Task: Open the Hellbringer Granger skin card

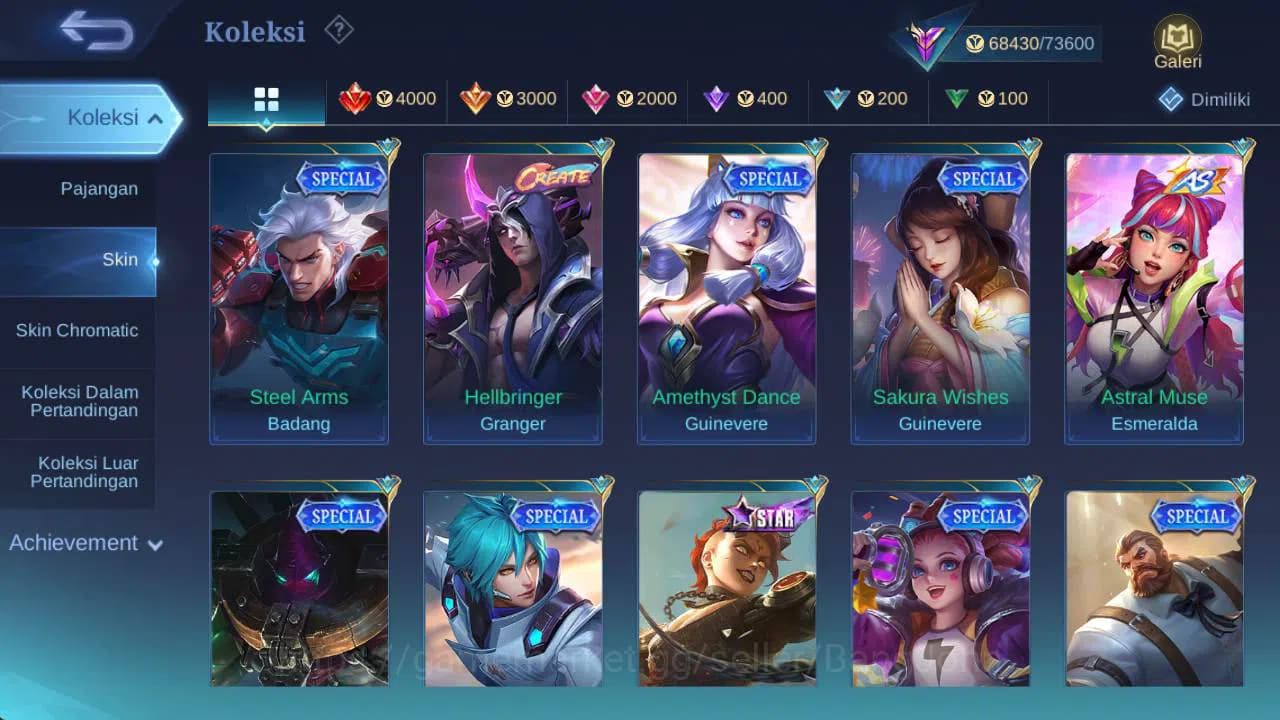Action: [513, 295]
